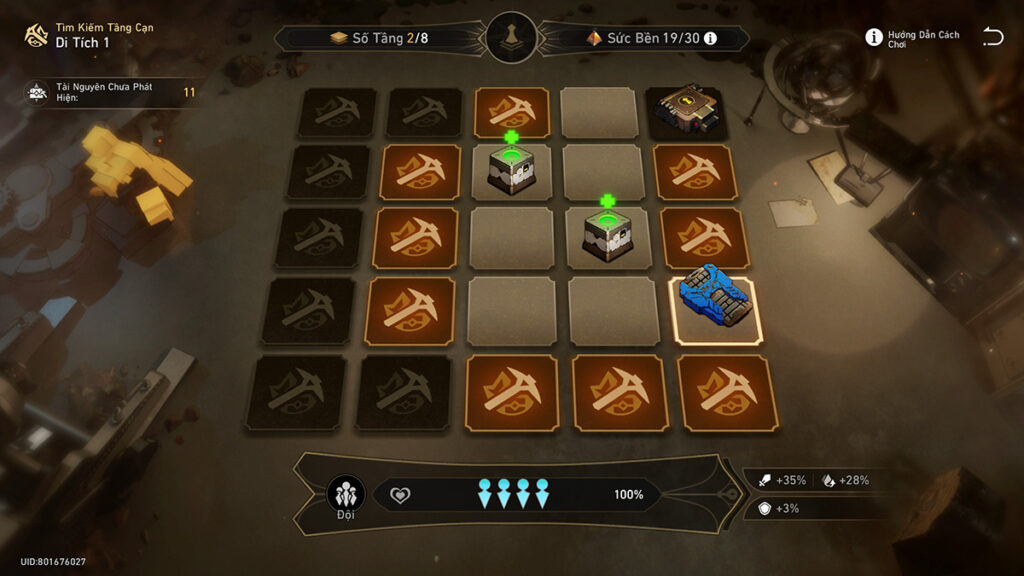Open the team (Đội) panel
Image resolution: width=1024 pixels, height=576 pixels.
(345, 495)
